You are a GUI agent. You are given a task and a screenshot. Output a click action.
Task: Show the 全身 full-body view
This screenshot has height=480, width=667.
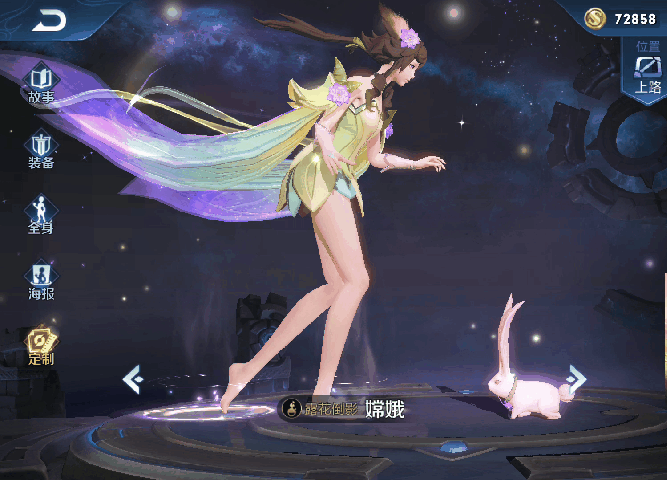coord(41,212)
